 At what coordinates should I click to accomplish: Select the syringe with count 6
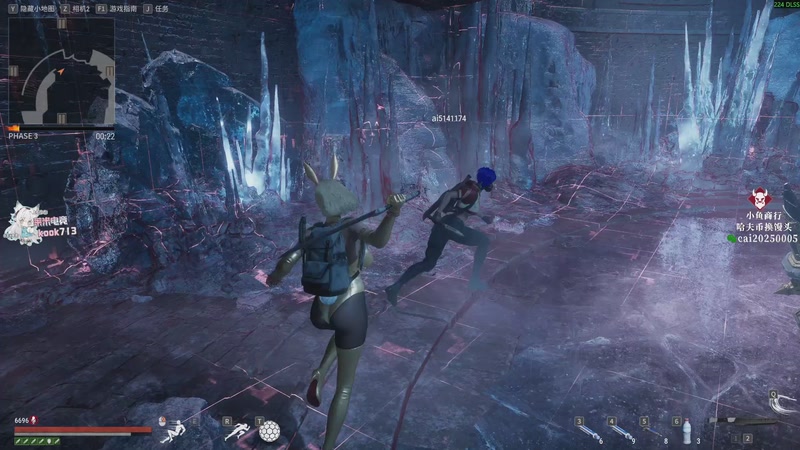pos(590,432)
